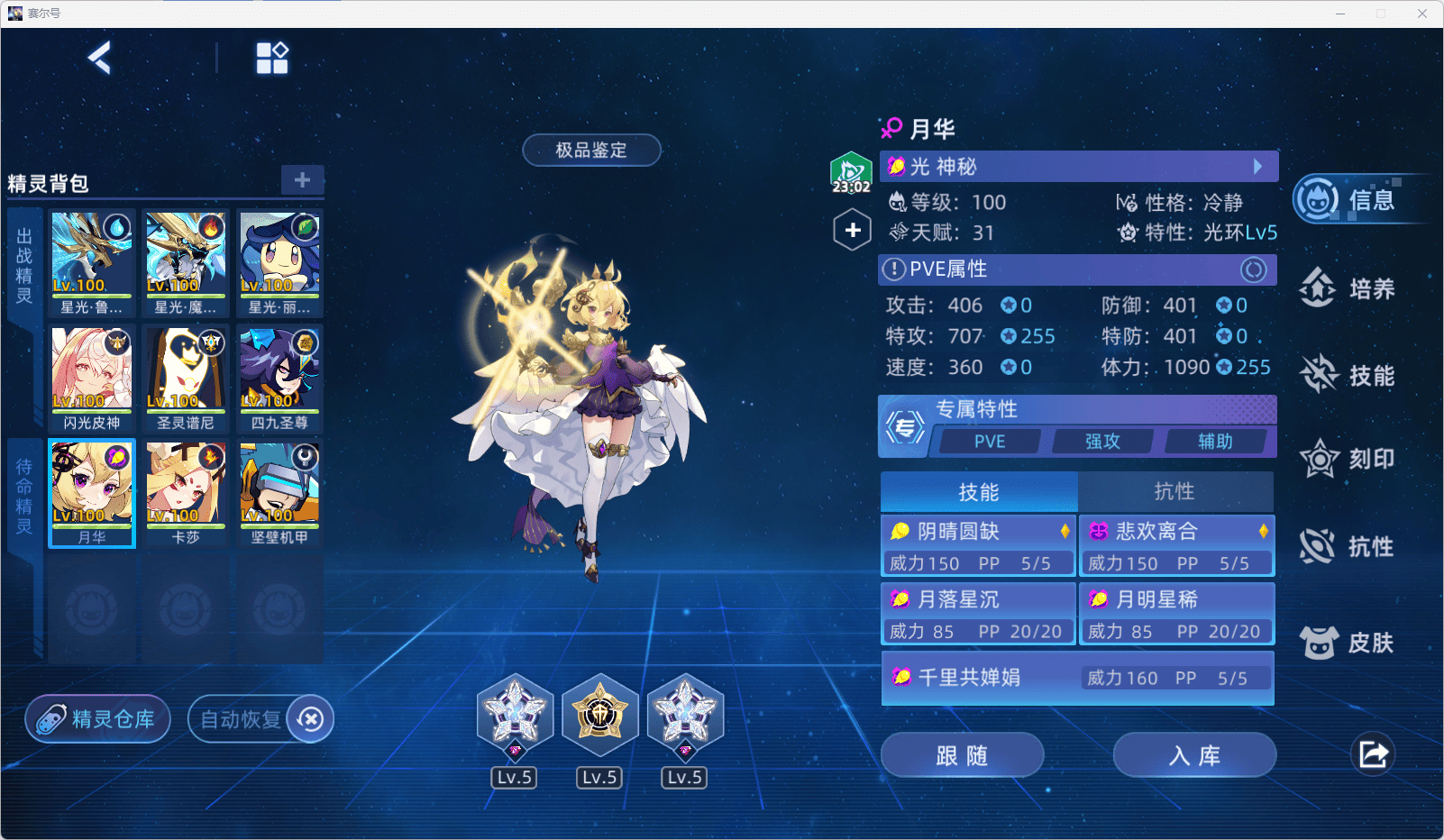Open the 极品鉴定 appraisal button
The height and width of the screenshot is (840, 1444).
591,151
